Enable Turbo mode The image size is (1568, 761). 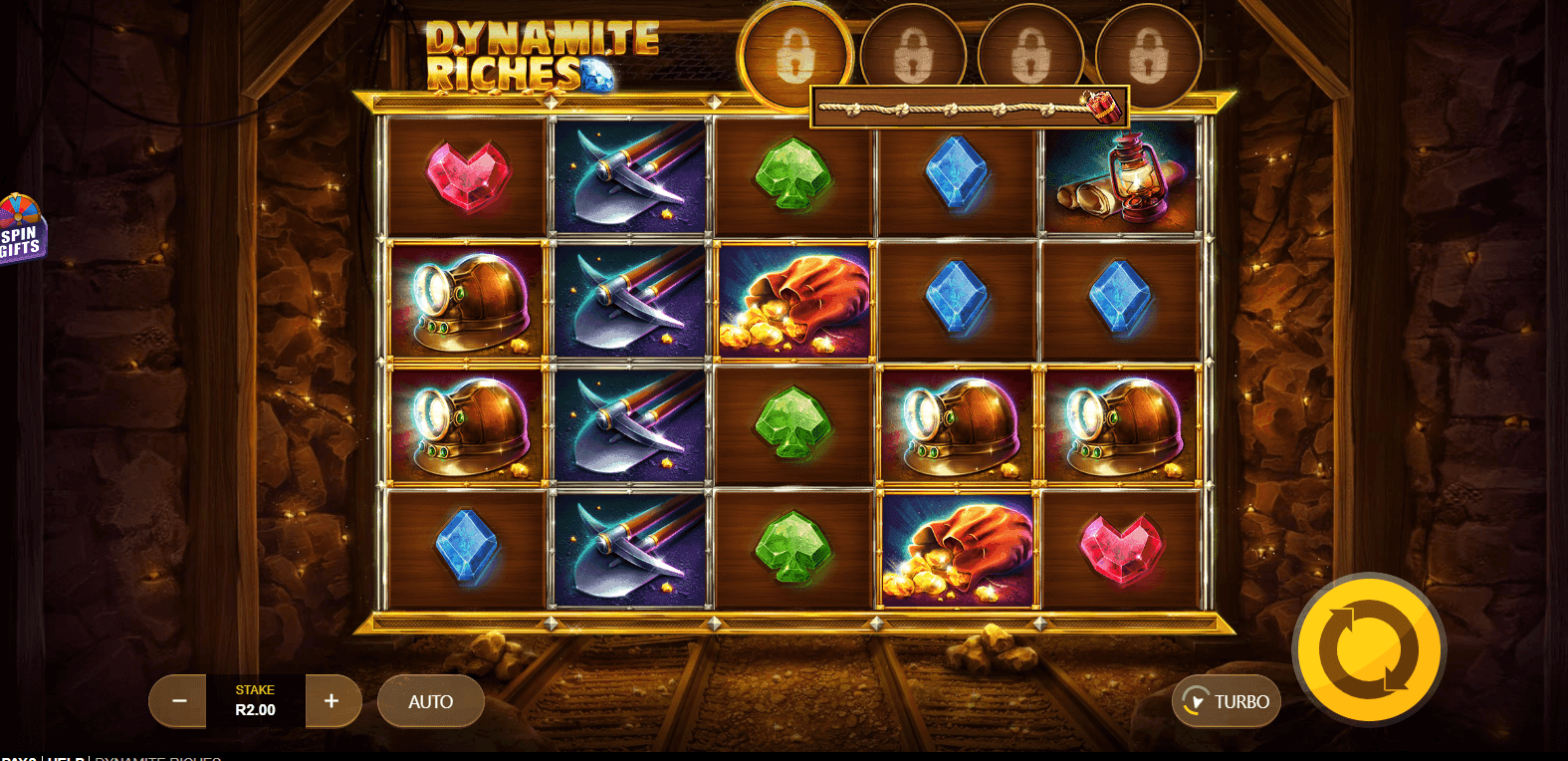[1227, 701]
